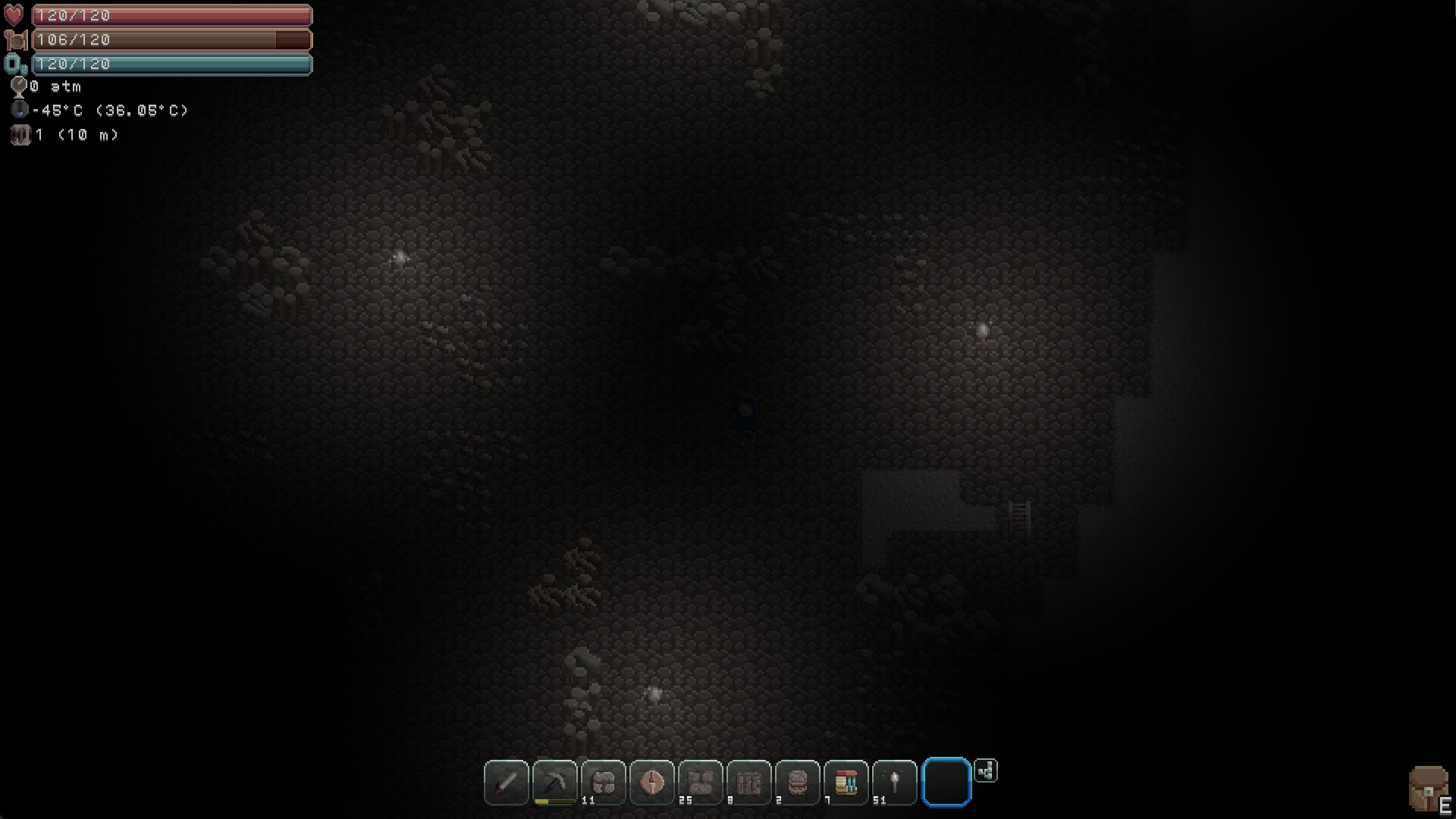Select the sword in the hotbar
Screen dimensions: 1456x819
pos(506,783)
